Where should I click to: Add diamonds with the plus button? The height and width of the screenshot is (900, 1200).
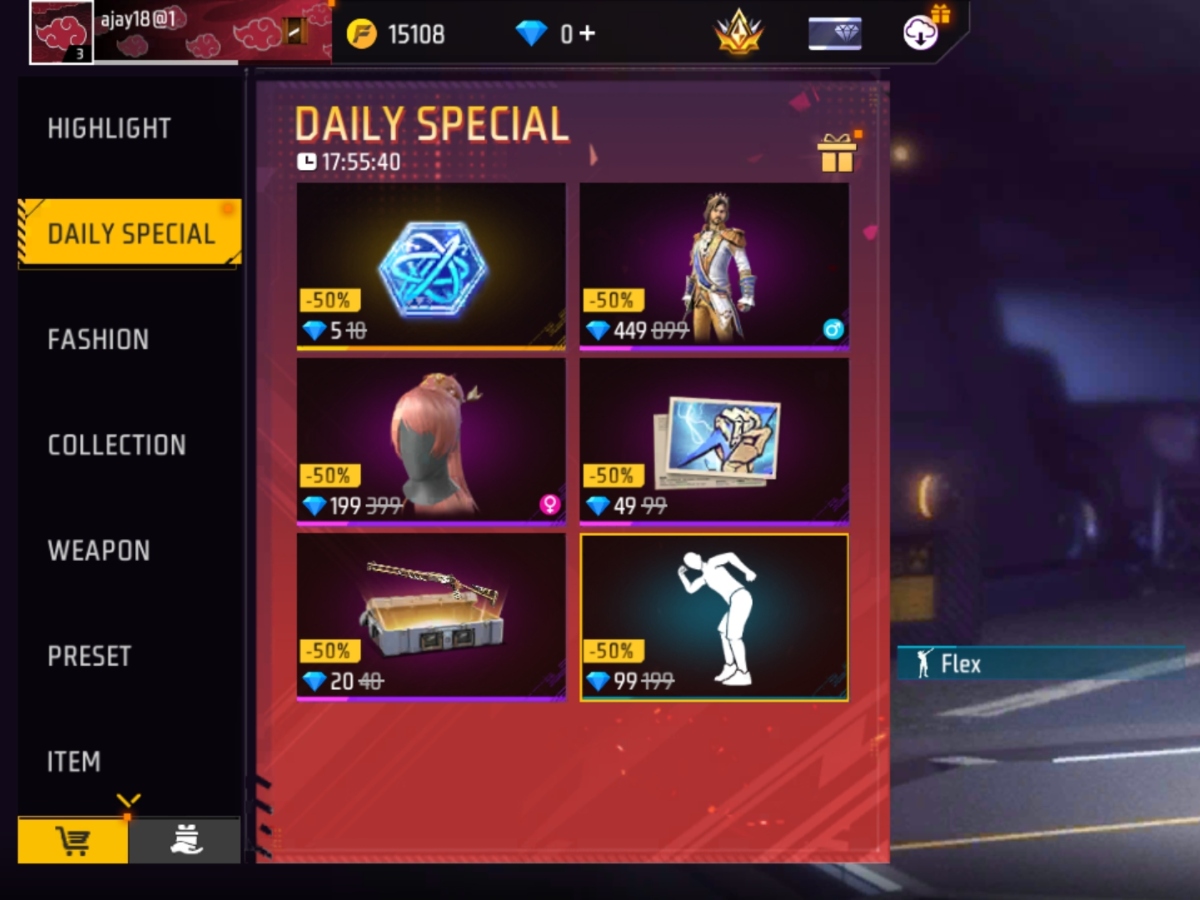tap(587, 34)
